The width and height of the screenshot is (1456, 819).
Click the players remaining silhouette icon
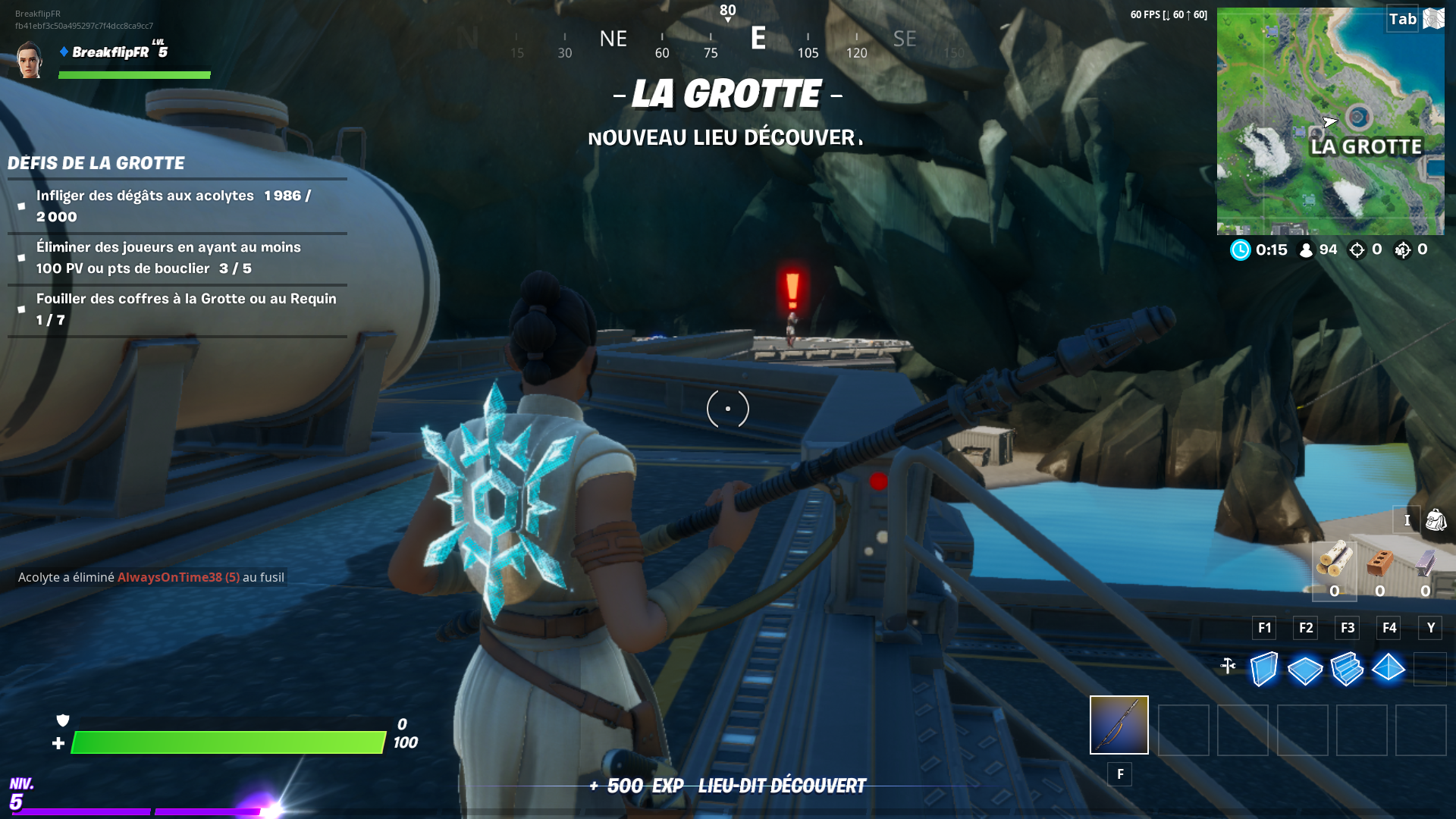tap(1305, 249)
